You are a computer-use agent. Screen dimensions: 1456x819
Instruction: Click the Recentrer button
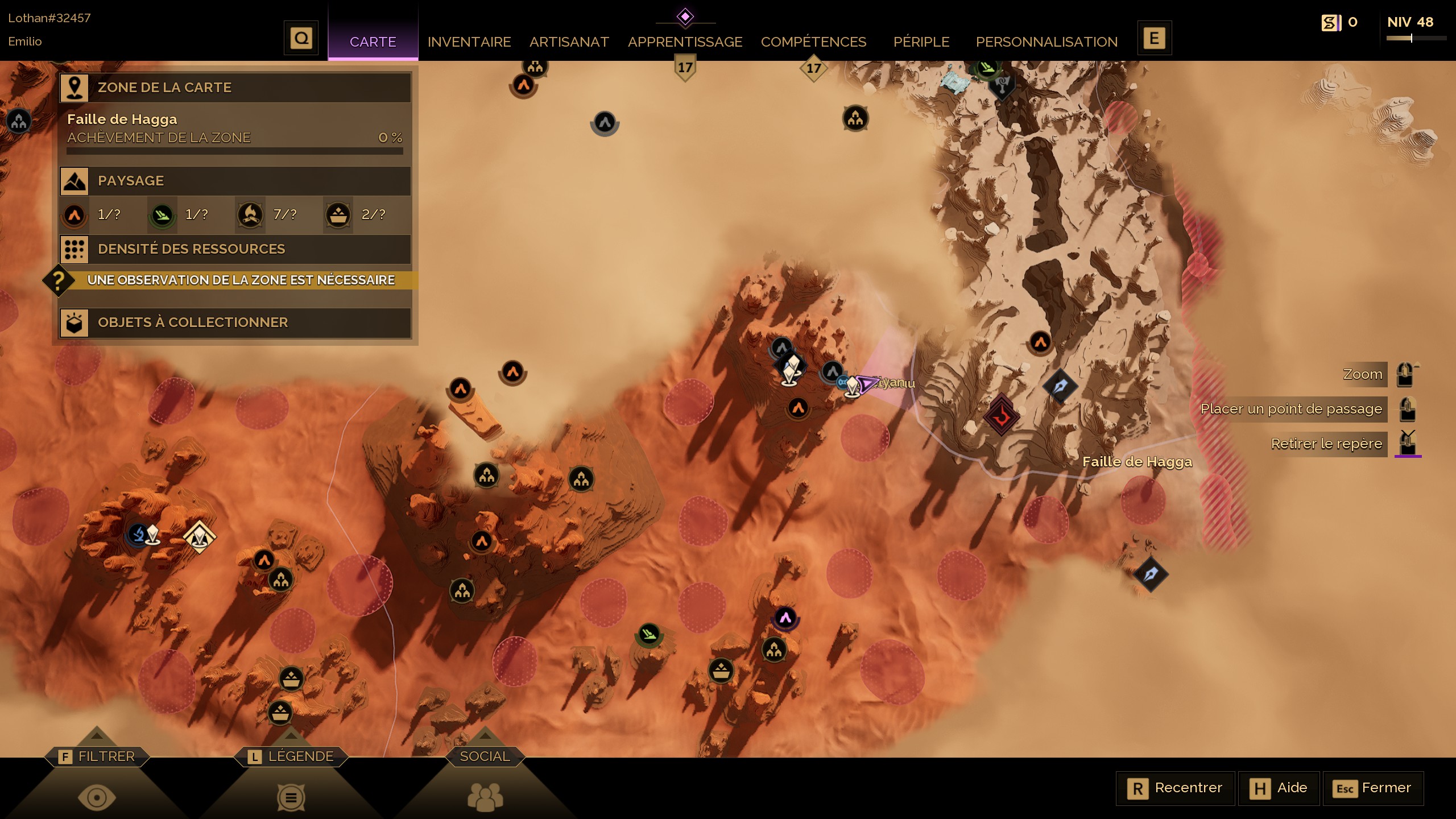tap(1176, 788)
